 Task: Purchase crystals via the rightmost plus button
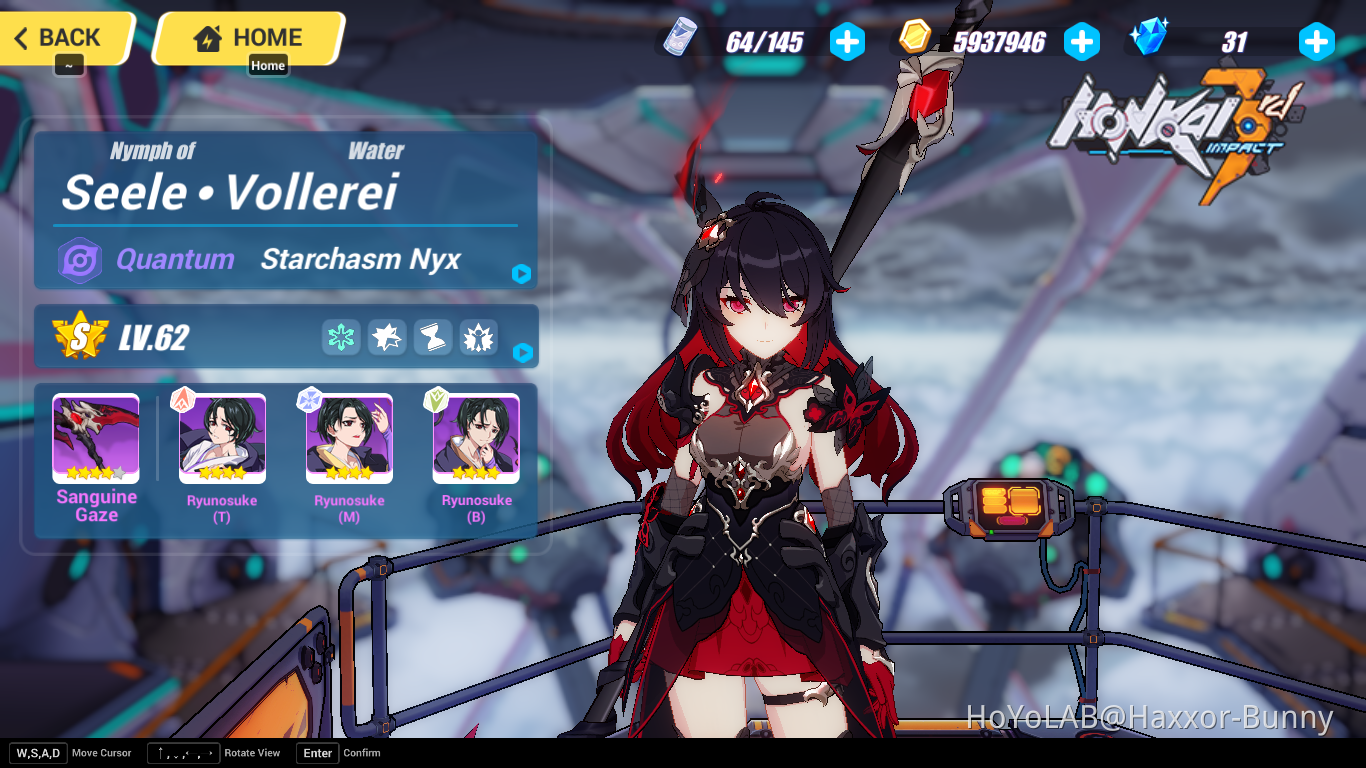(x=1317, y=41)
